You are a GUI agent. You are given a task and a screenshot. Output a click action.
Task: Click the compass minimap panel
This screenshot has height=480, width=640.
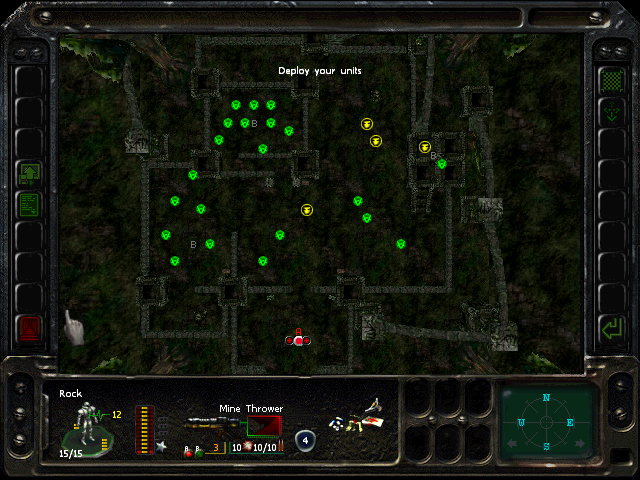(546, 421)
